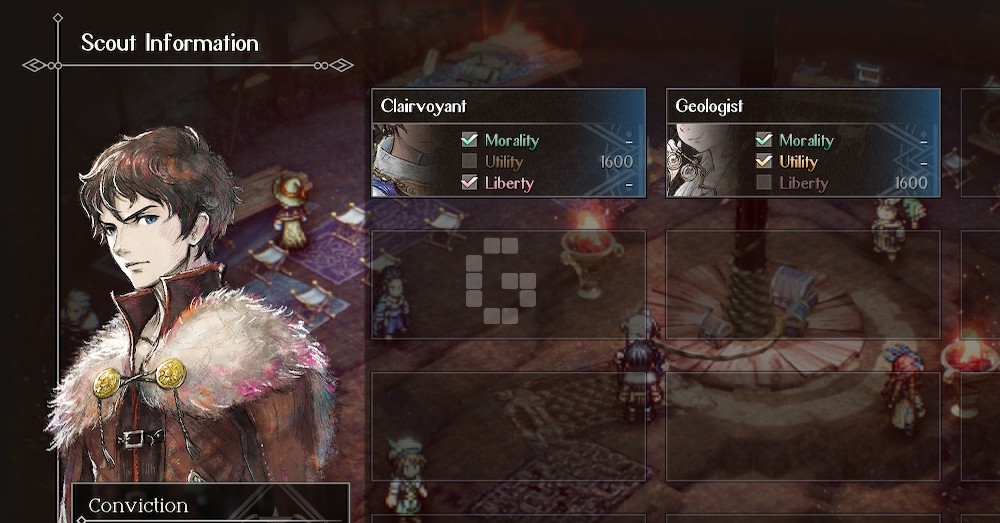Toggle Geologist's Liberty checkbox
Screen dimensions: 1000x523
pyautogui.click(x=764, y=183)
